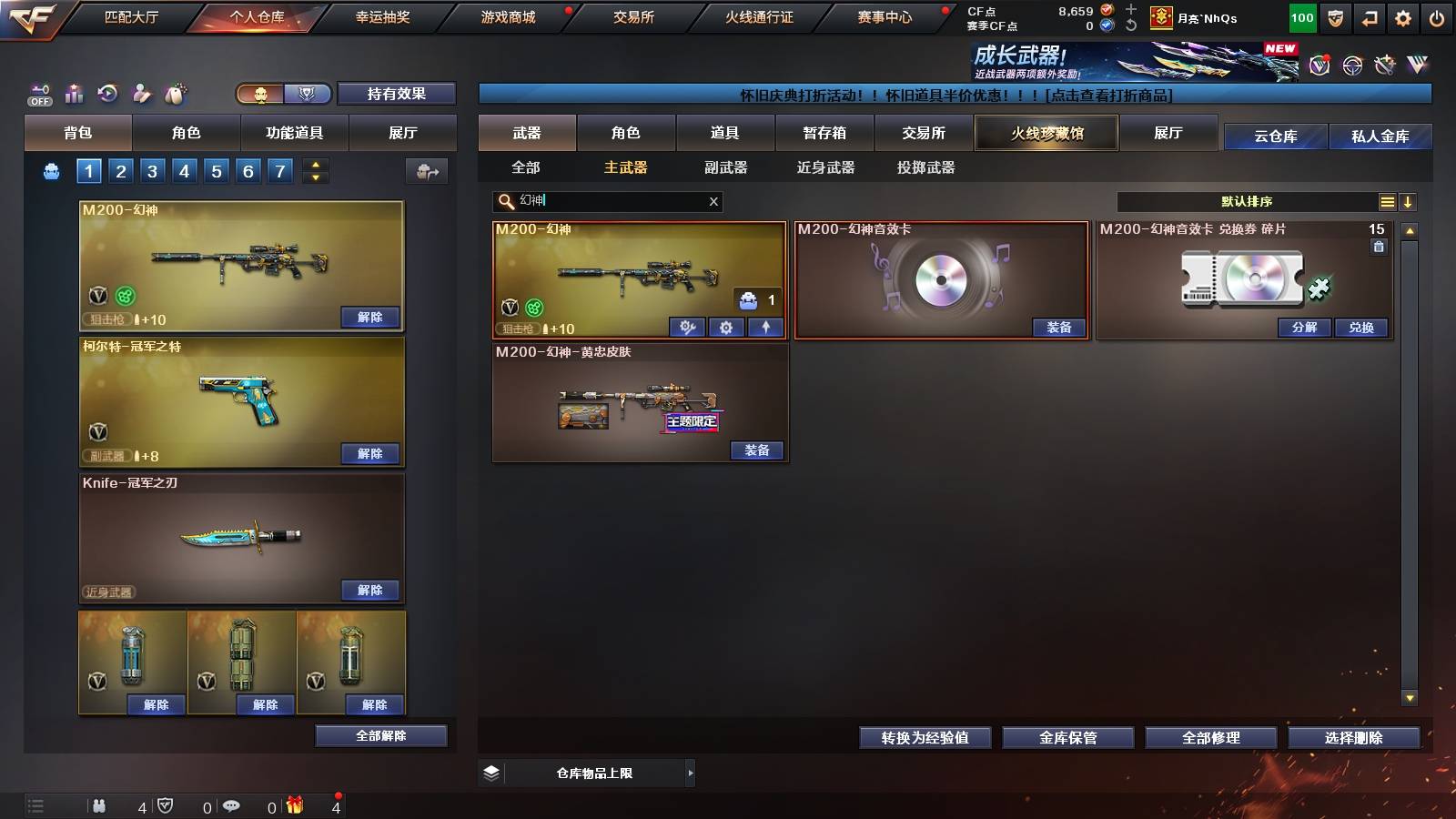Open the 交易所 menu in top bar
This screenshot has height=819, width=1456.
632,16
